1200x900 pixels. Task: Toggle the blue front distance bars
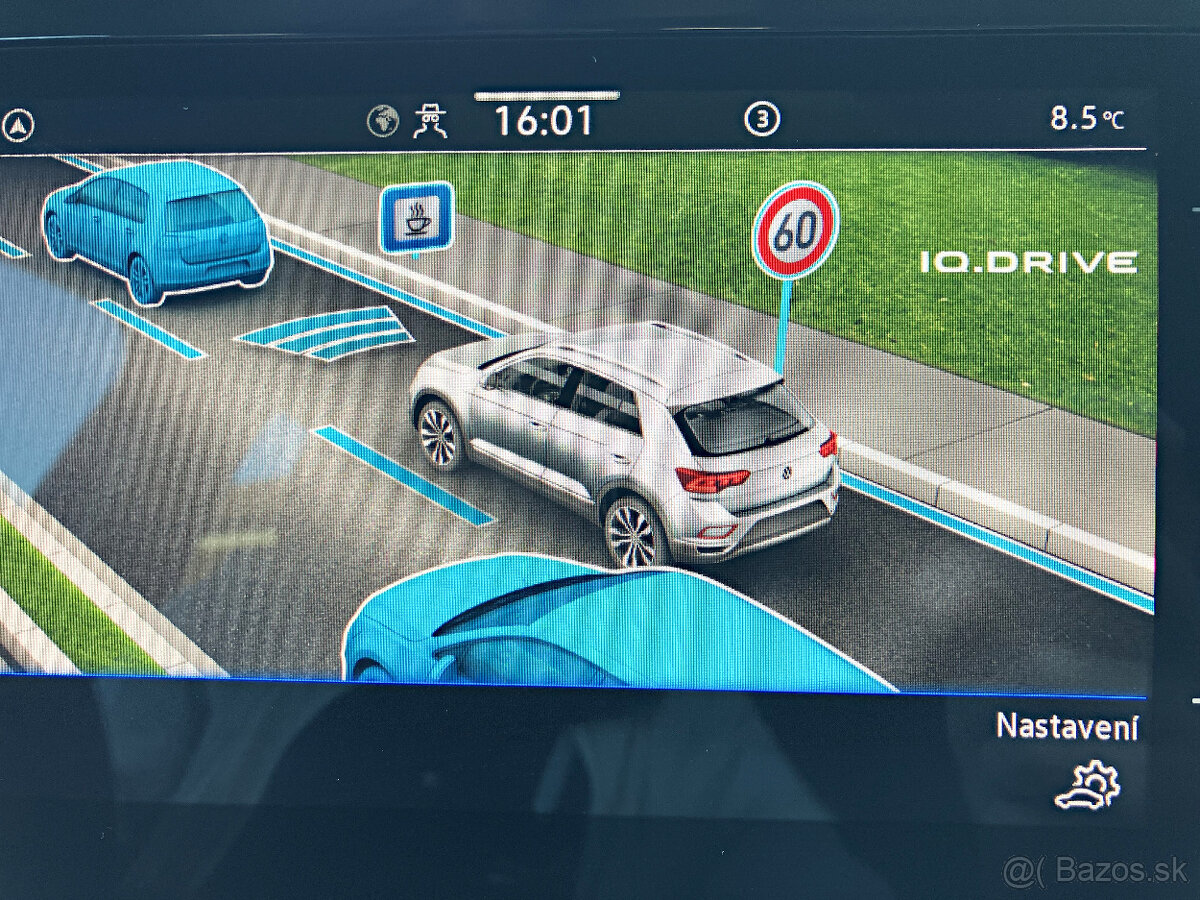(x=327, y=331)
